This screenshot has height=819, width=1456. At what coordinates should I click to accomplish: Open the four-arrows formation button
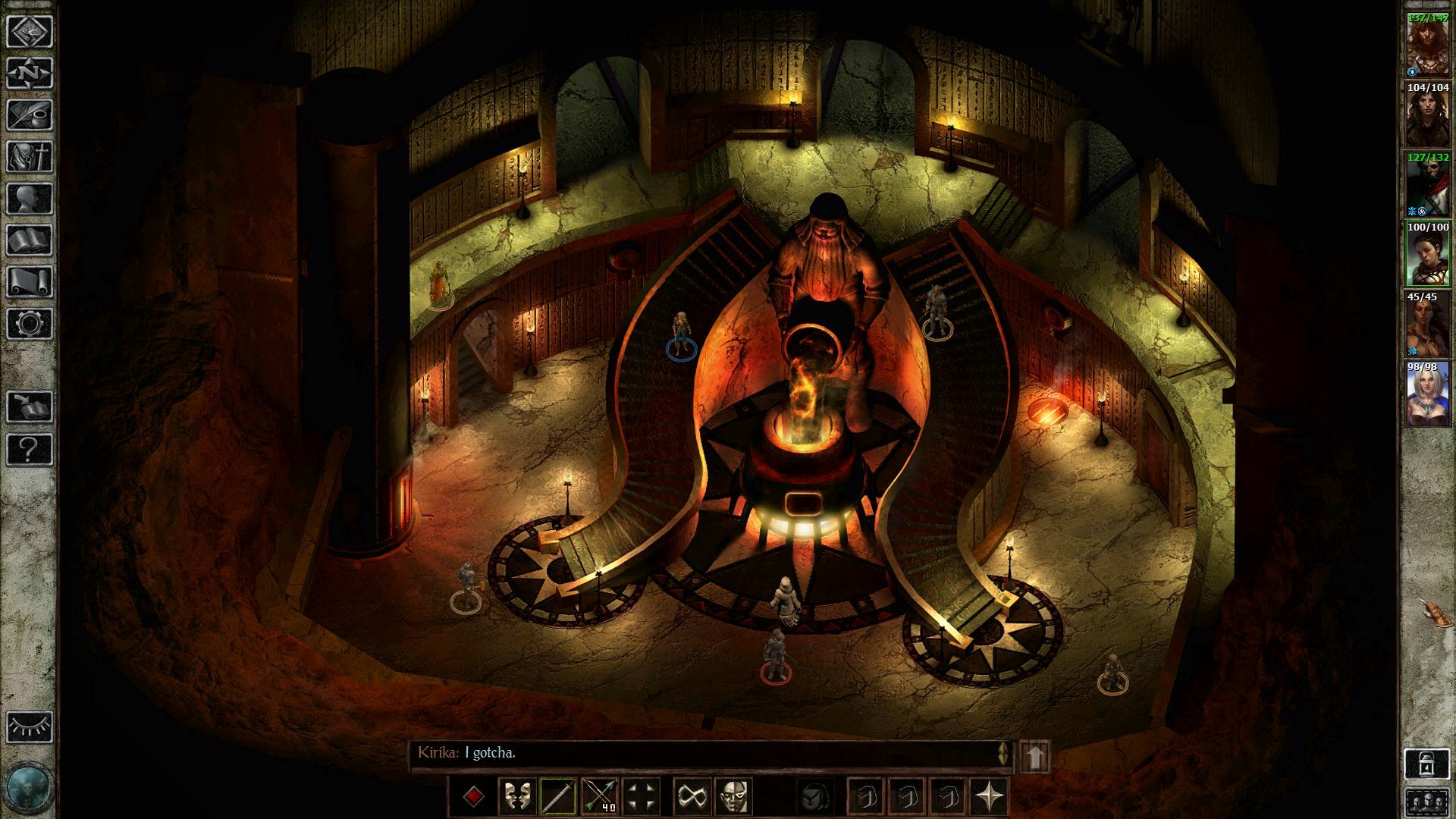point(641,796)
